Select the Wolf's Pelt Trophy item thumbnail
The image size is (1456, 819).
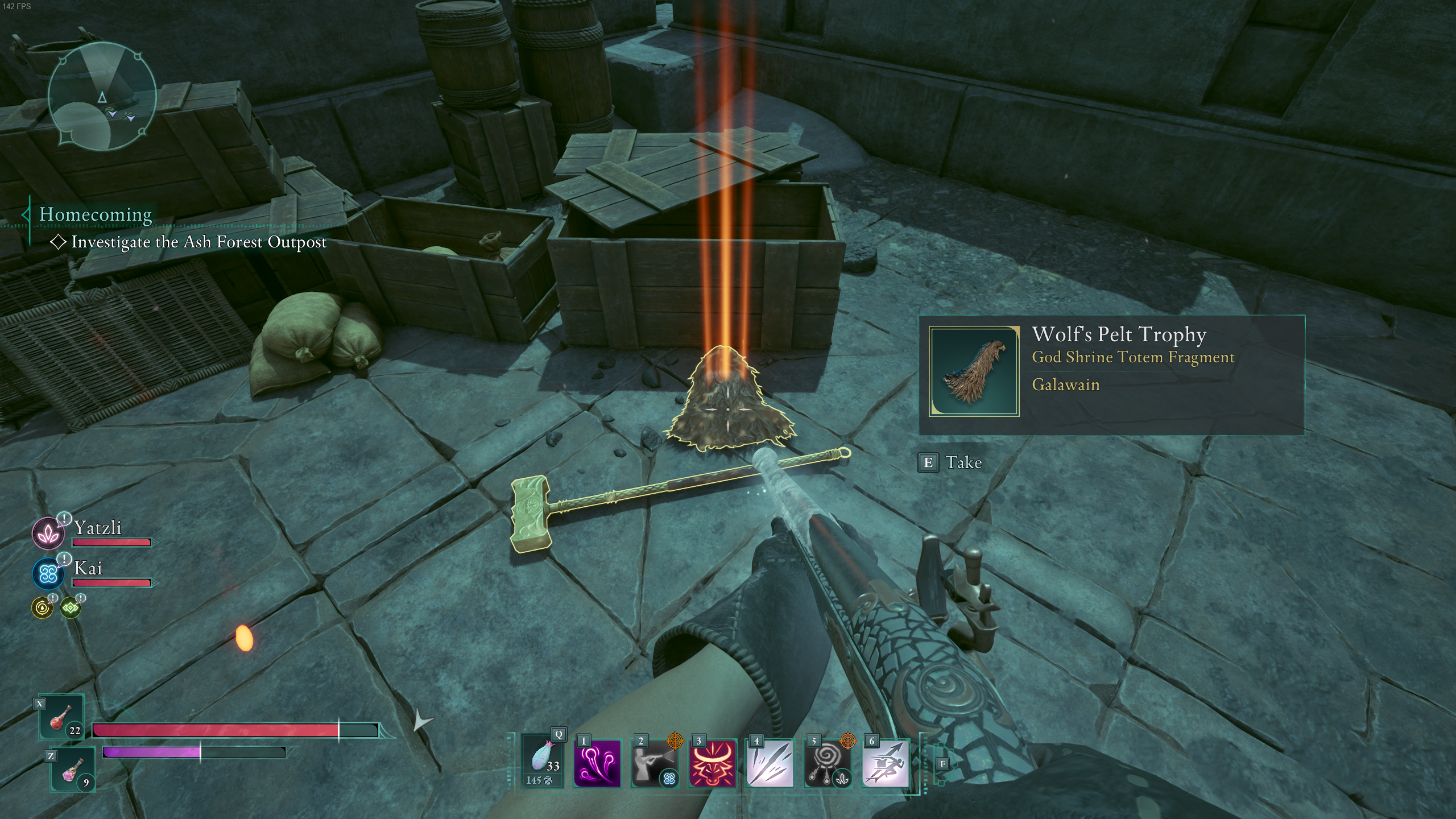974,371
